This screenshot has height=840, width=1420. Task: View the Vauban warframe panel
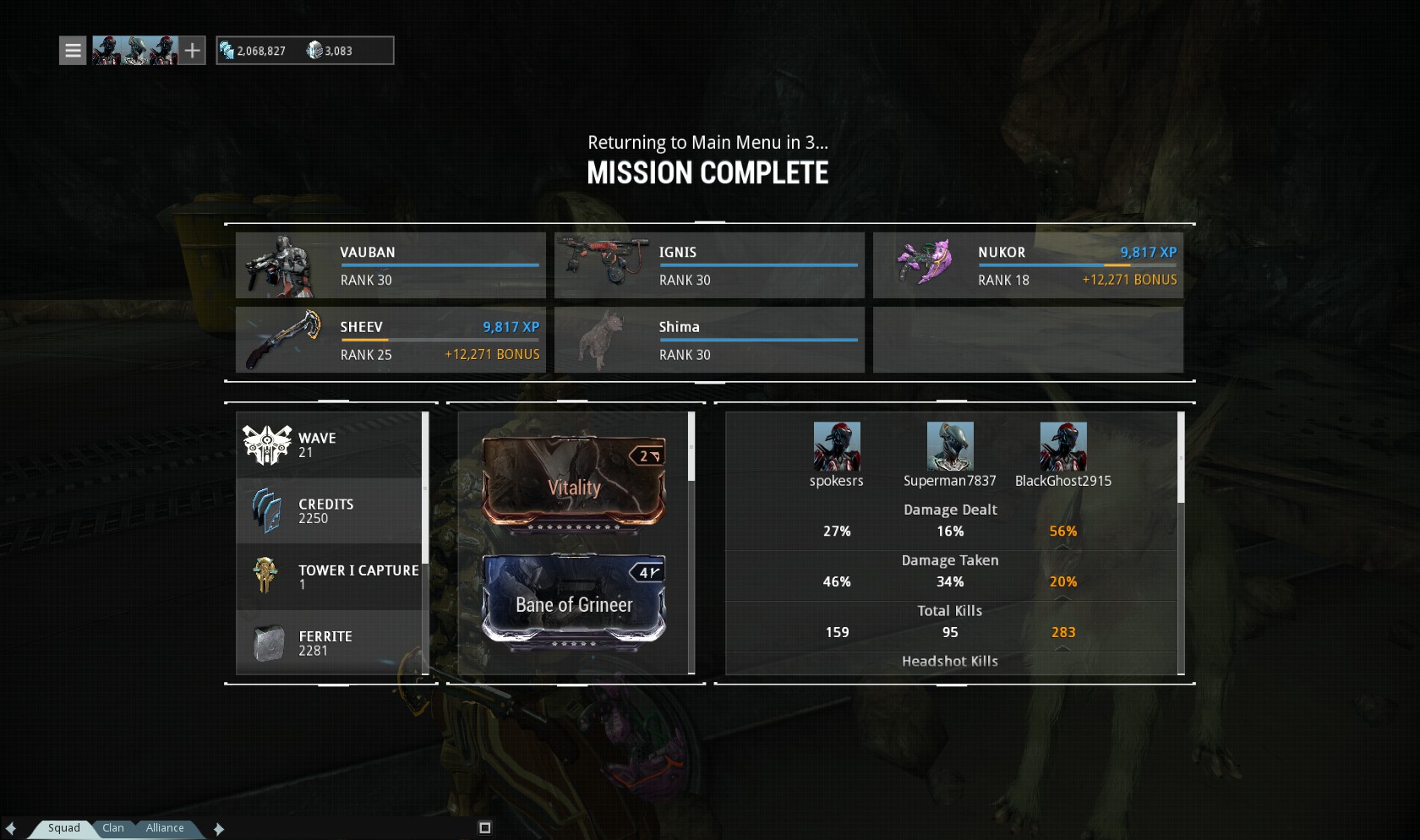coord(390,265)
